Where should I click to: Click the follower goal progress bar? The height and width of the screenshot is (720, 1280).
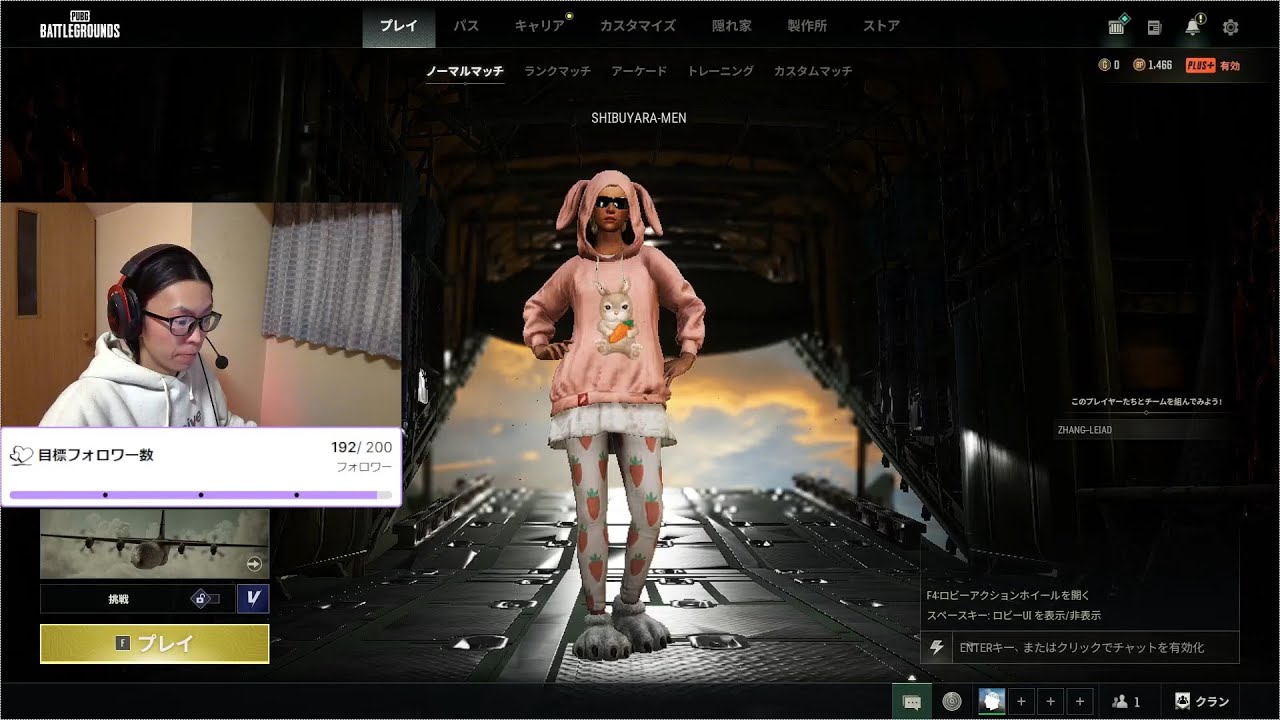click(x=200, y=496)
